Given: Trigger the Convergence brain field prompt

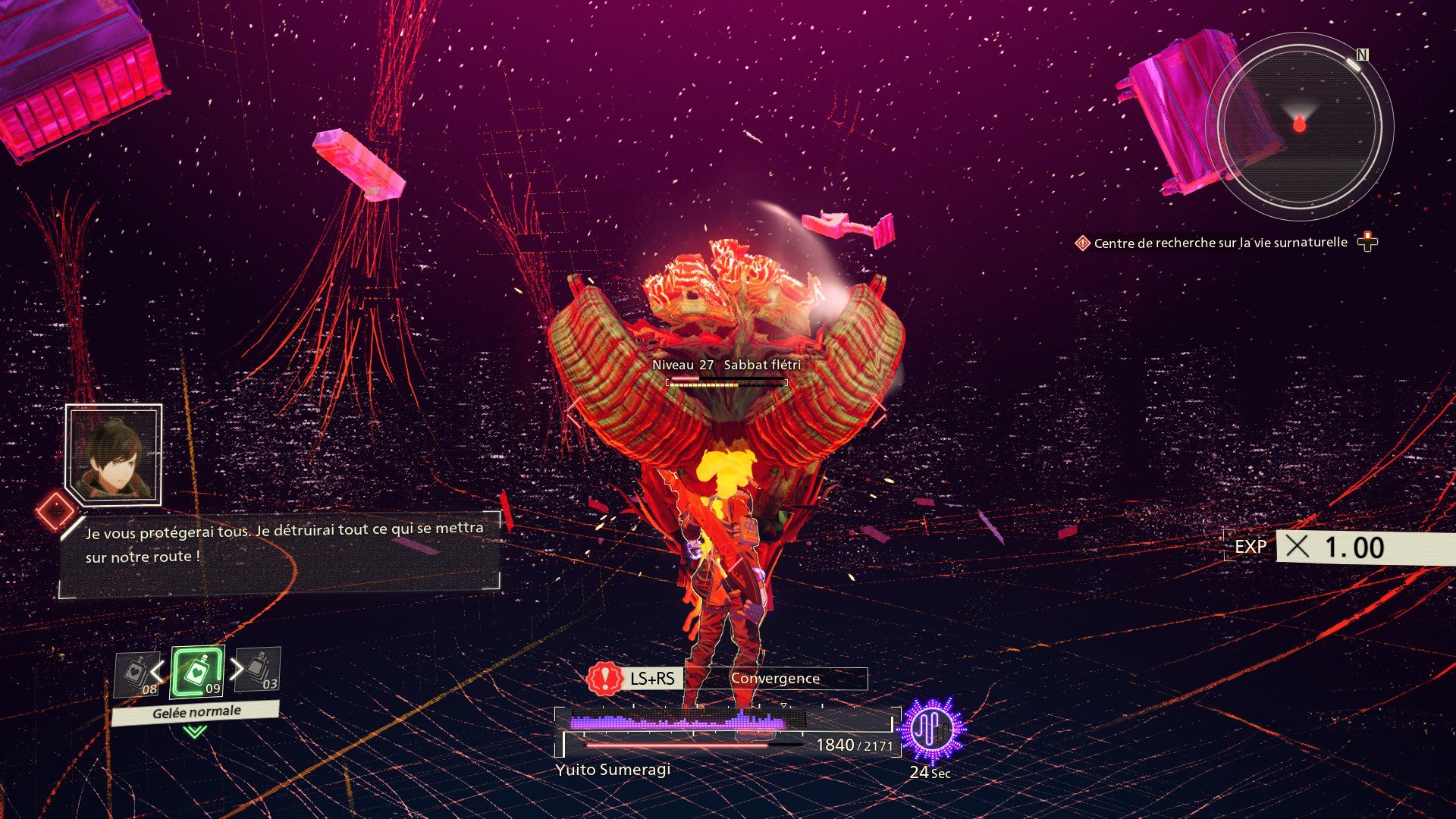Looking at the screenshot, I should click(x=726, y=679).
